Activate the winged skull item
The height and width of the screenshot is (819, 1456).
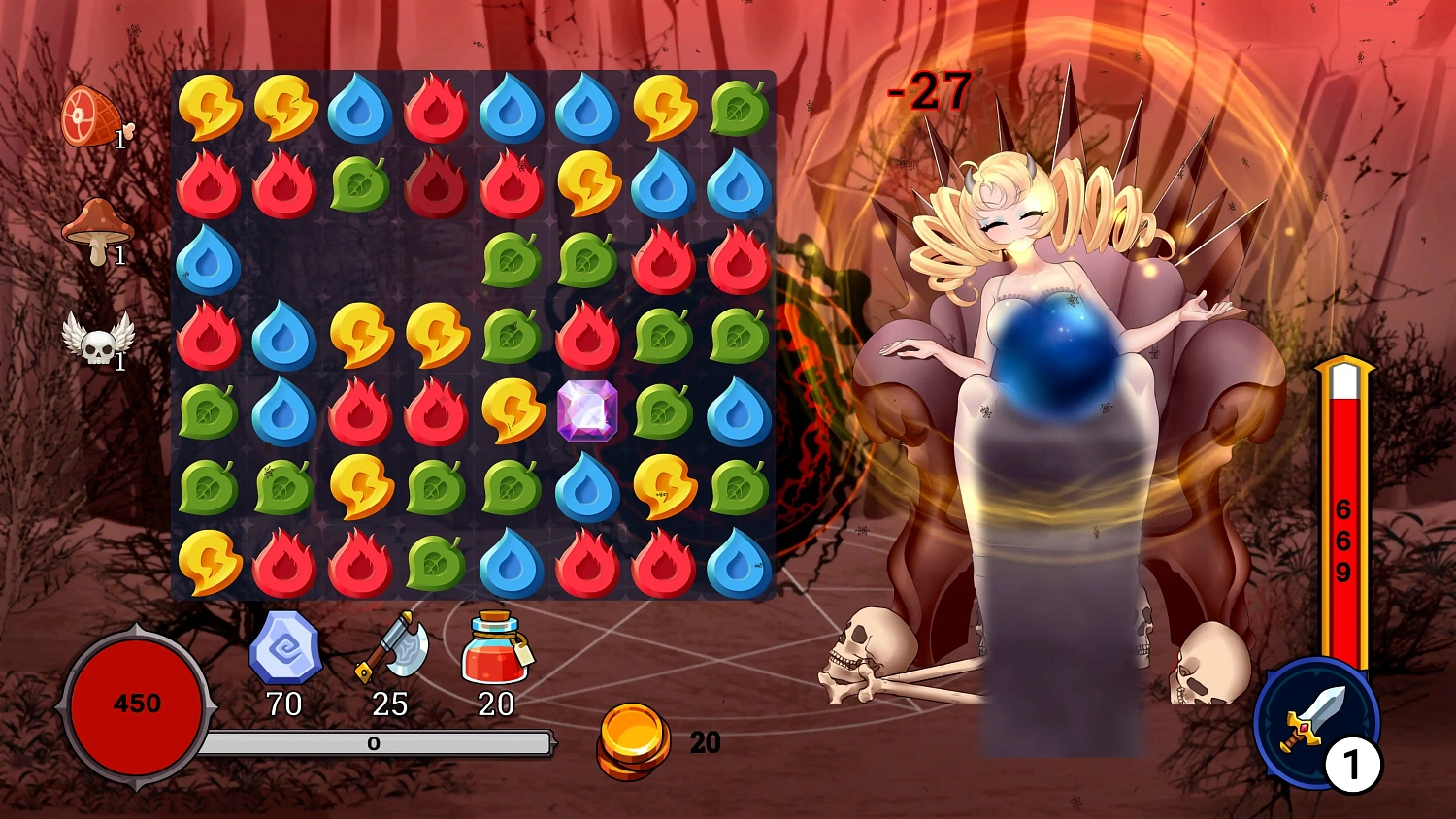click(x=97, y=339)
